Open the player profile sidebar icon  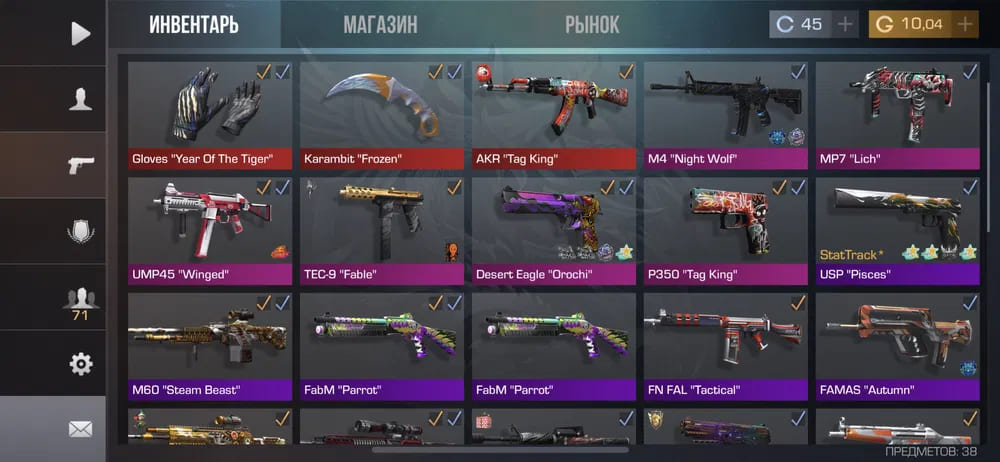click(x=80, y=99)
